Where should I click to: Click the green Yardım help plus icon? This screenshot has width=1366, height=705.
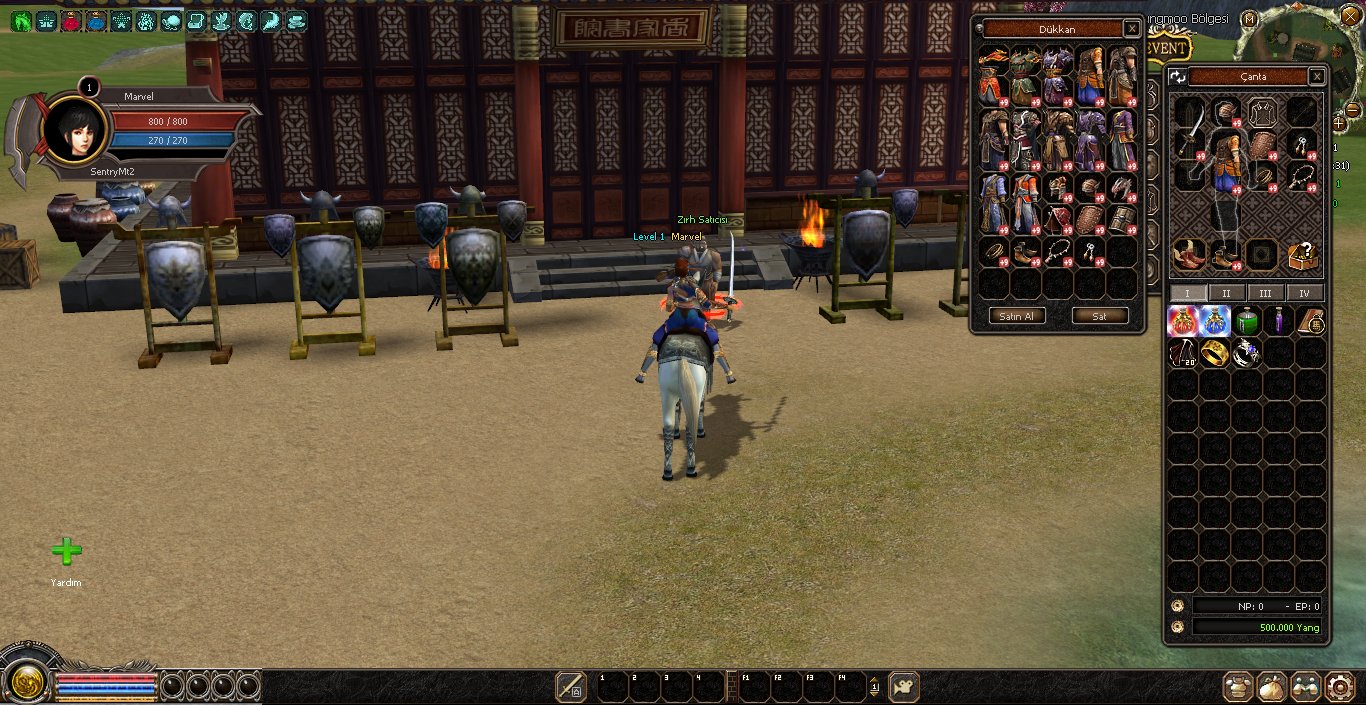point(66,551)
